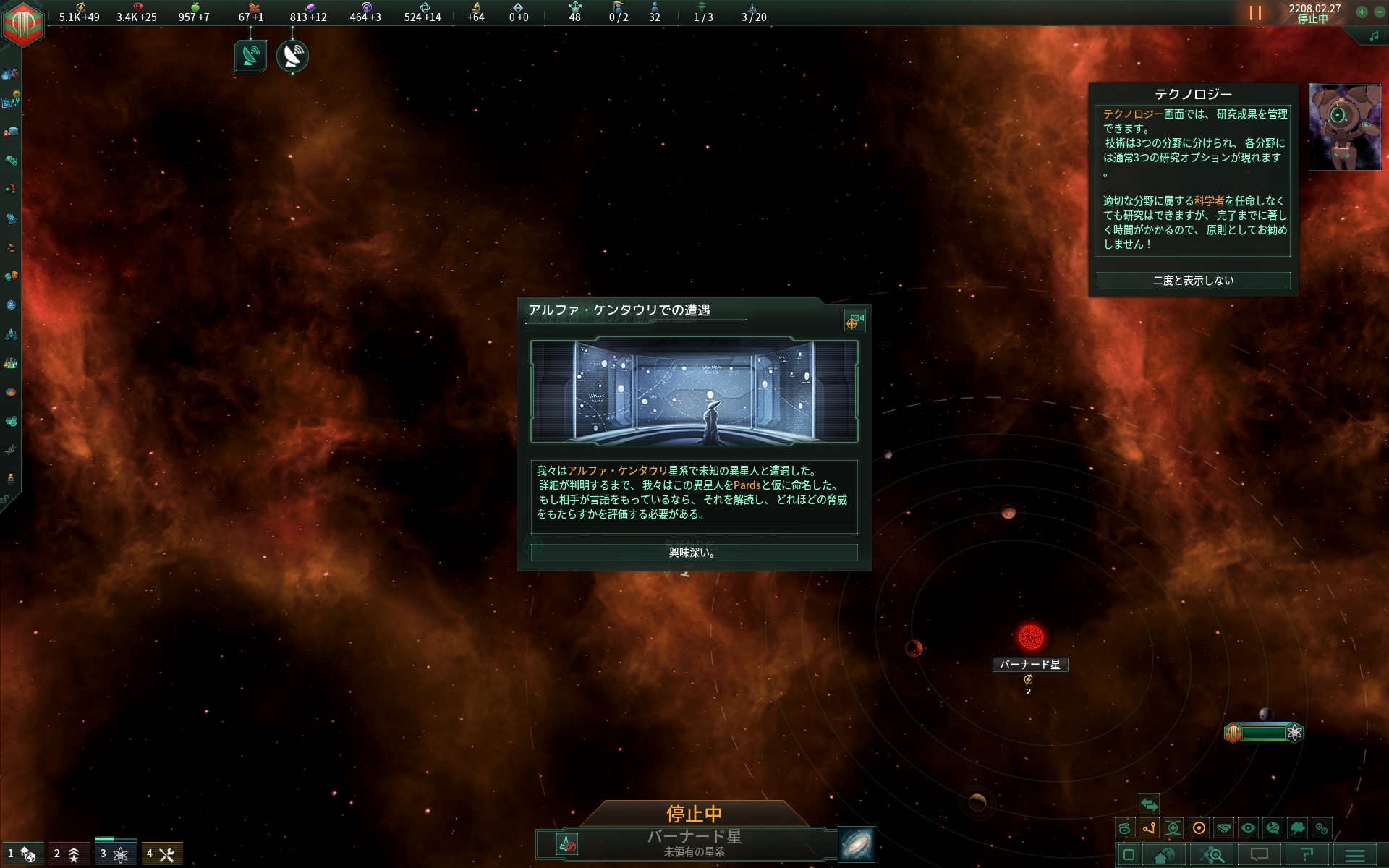Toggle the handshake diplomacy map filter
The width and height of the screenshot is (1389, 868).
coord(1223,828)
